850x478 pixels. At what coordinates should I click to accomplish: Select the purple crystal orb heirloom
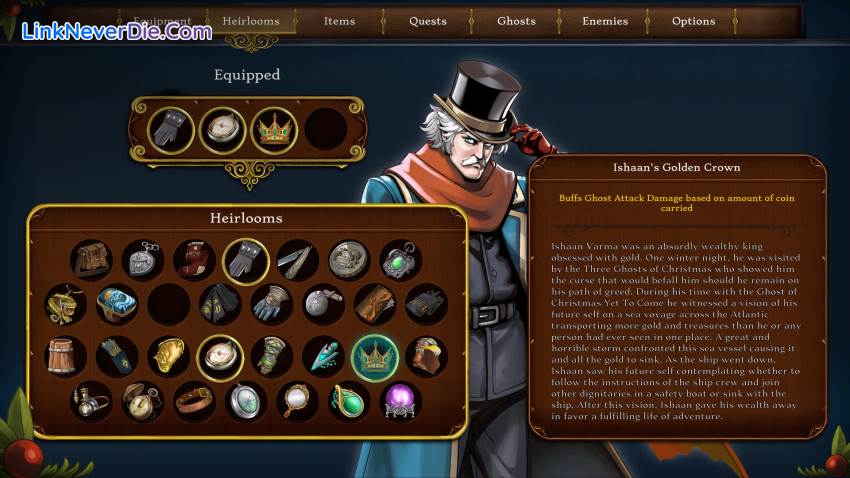click(x=401, y=402)
